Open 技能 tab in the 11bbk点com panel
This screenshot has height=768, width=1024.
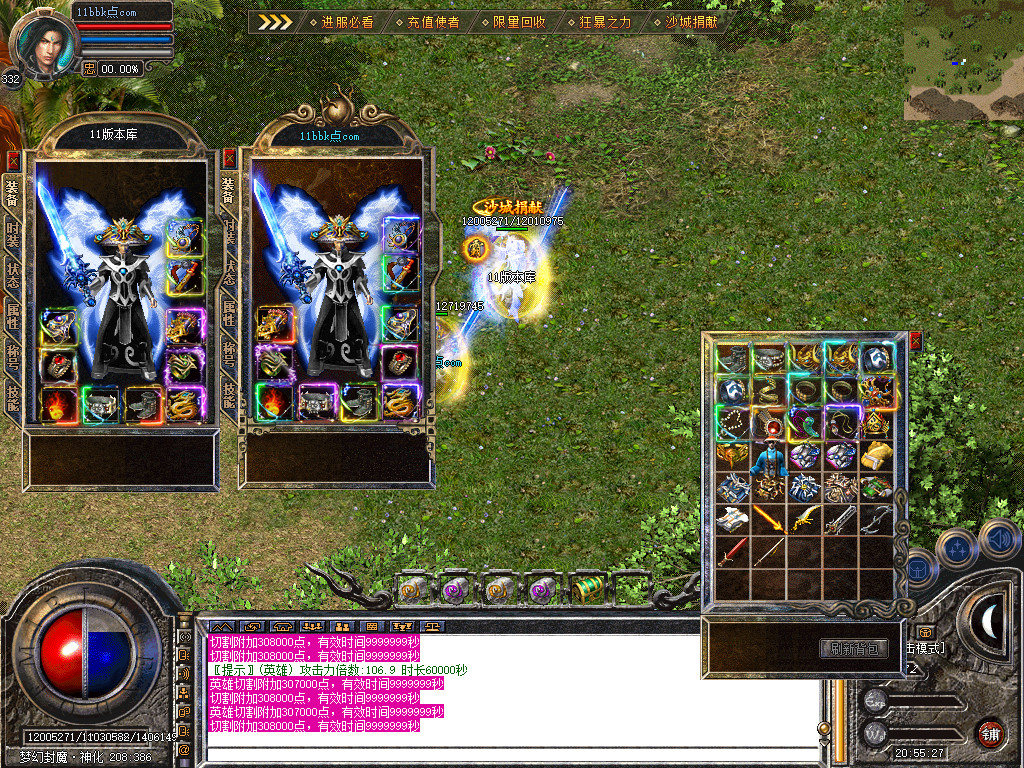pos(229,396)
